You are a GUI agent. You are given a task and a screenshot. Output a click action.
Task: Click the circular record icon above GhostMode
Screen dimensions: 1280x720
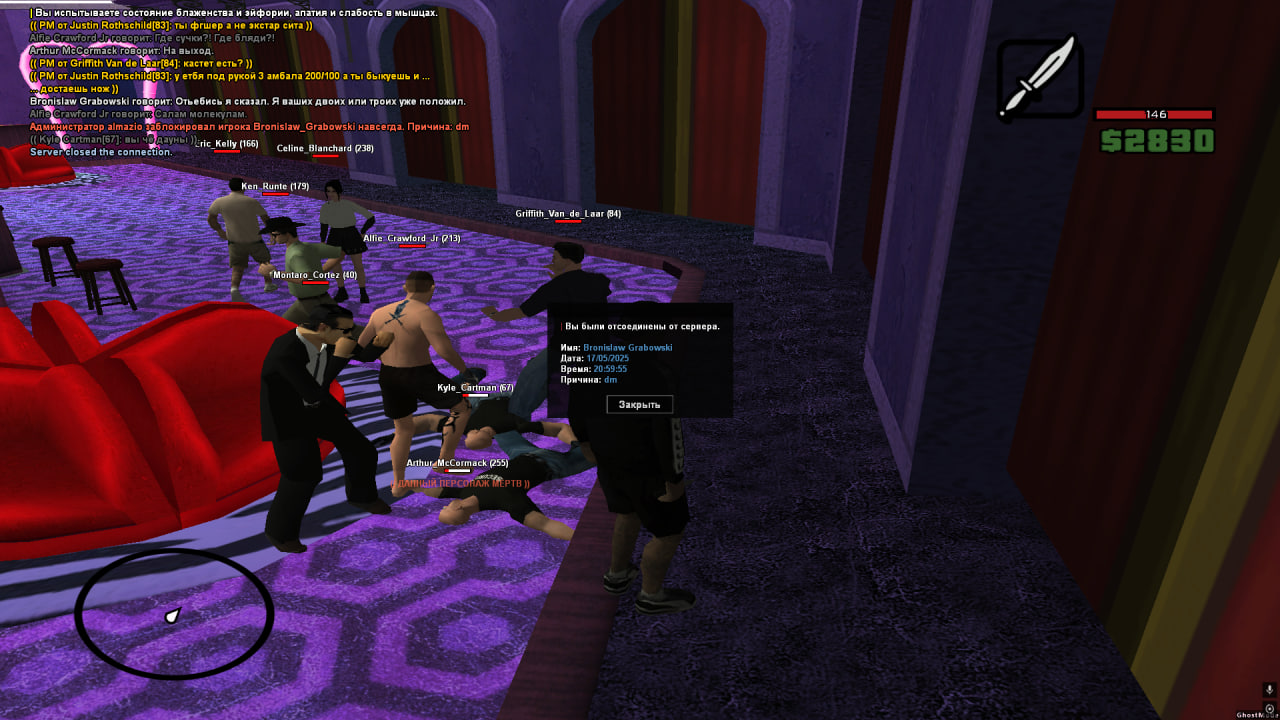point(1269,707)
